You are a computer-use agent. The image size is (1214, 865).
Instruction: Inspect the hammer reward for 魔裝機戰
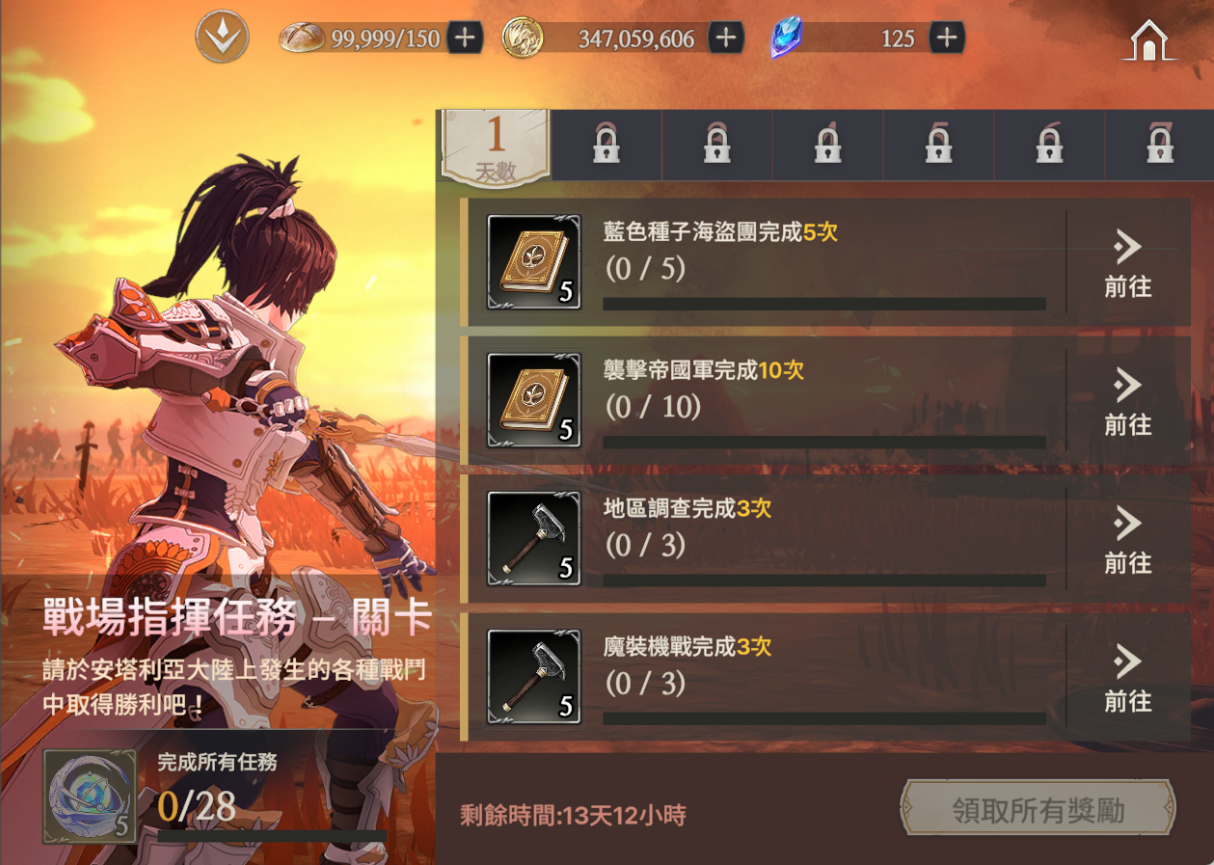click(533, 676)
